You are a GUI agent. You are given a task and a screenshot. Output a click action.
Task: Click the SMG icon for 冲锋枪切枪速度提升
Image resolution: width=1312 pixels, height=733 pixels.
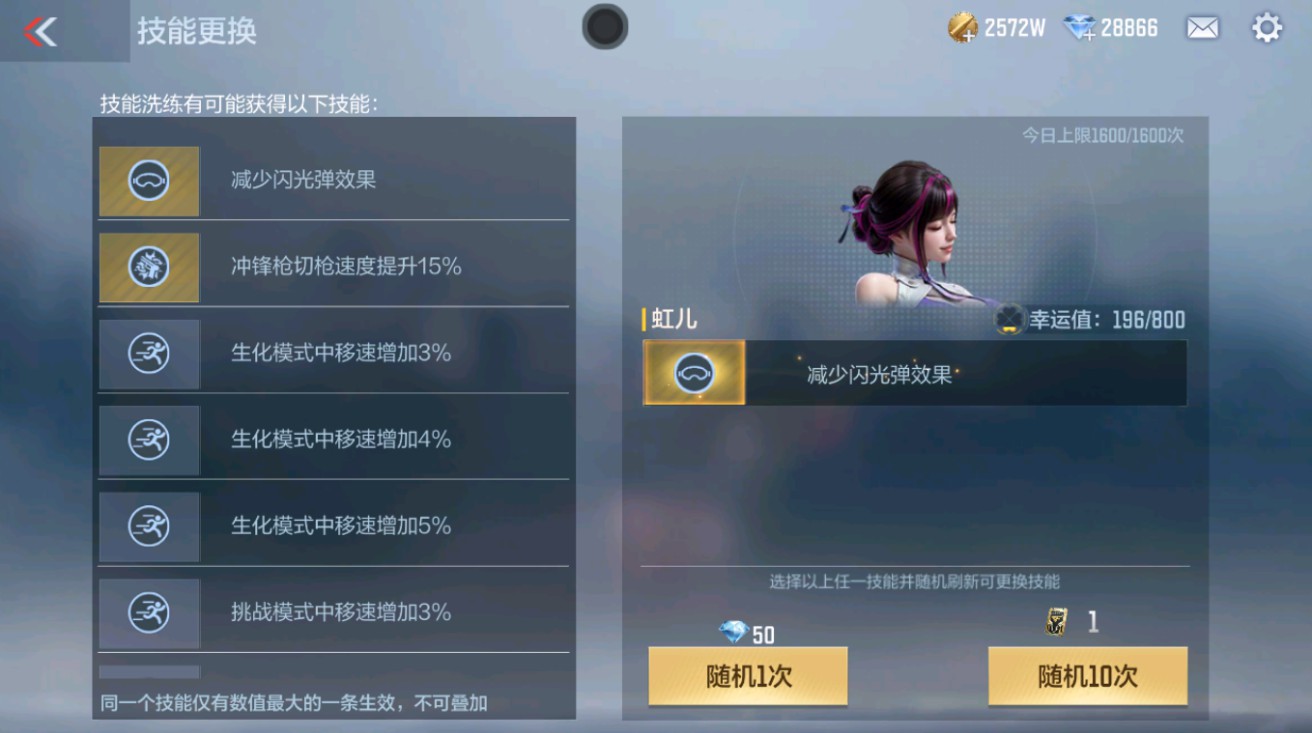point(148,267)
